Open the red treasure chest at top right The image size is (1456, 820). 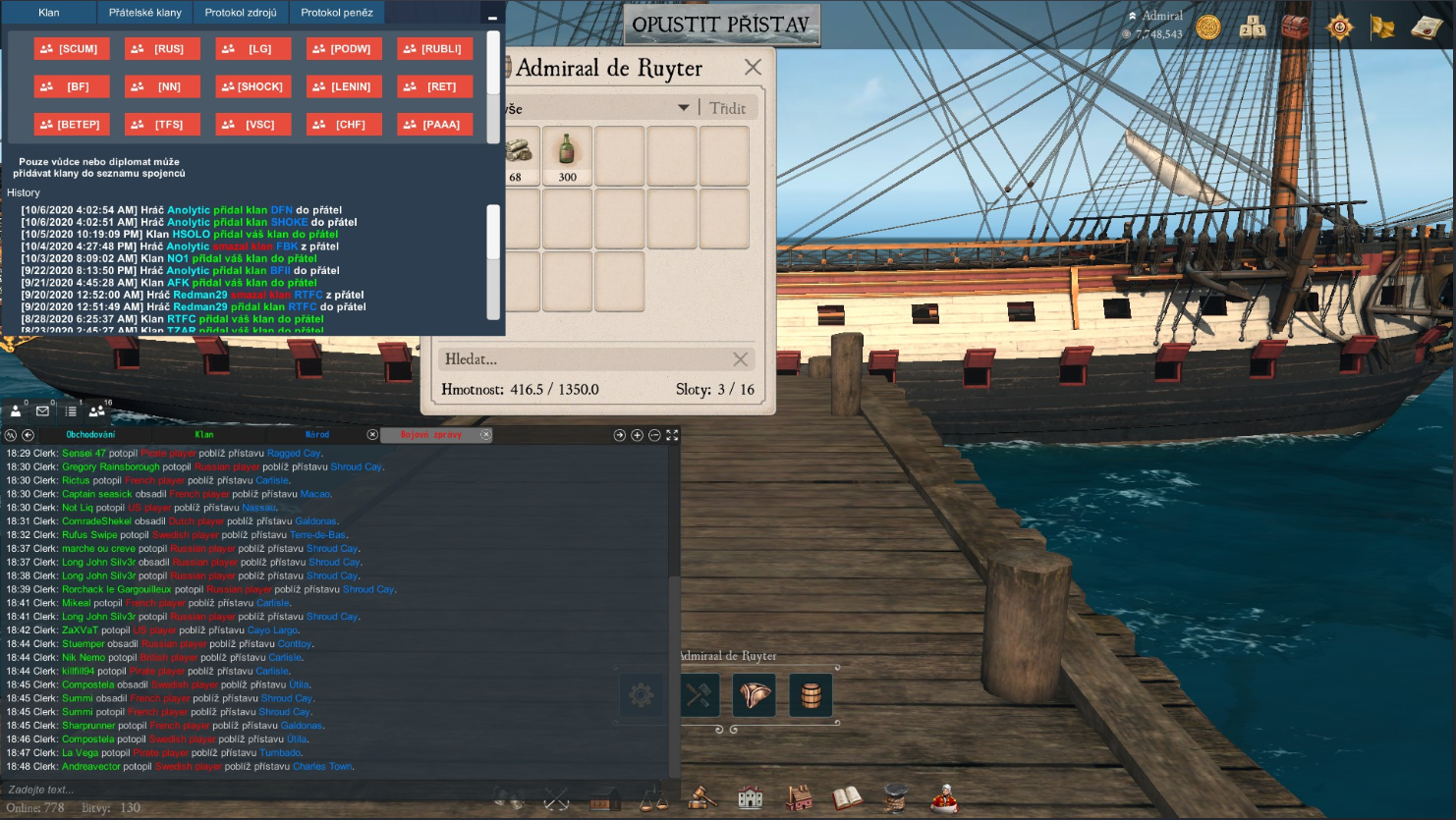[x=1295, y=27]
